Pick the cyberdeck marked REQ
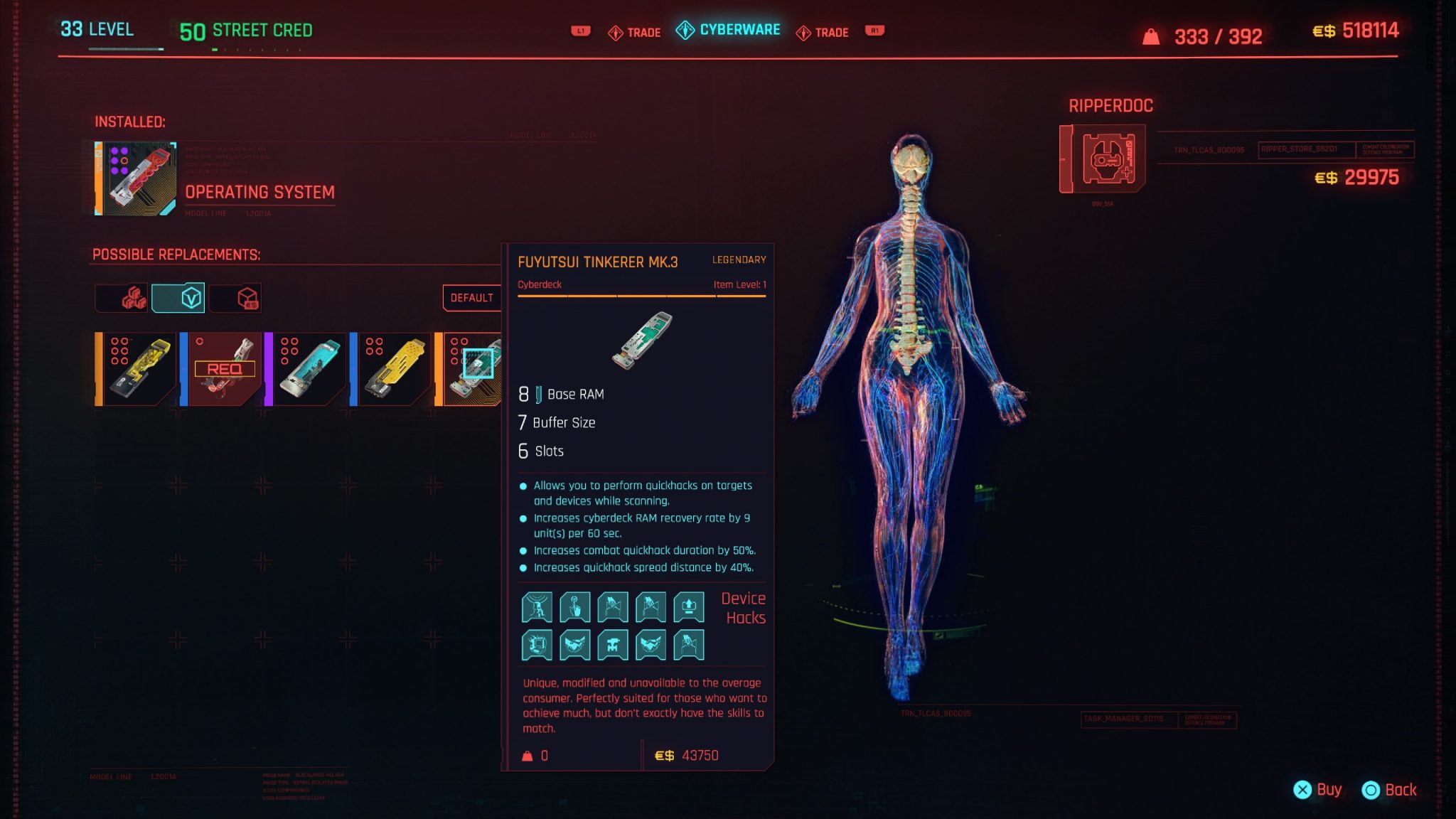 [x=221, y=369]
